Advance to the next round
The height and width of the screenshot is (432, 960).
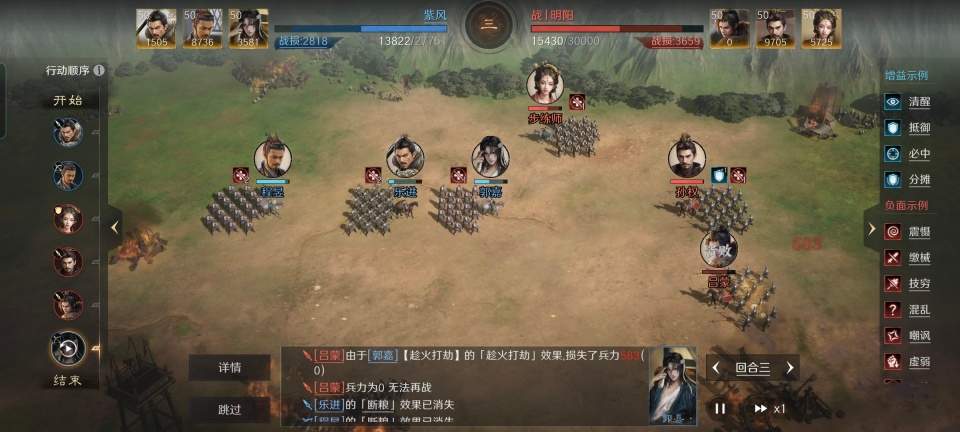pos(789,368)
